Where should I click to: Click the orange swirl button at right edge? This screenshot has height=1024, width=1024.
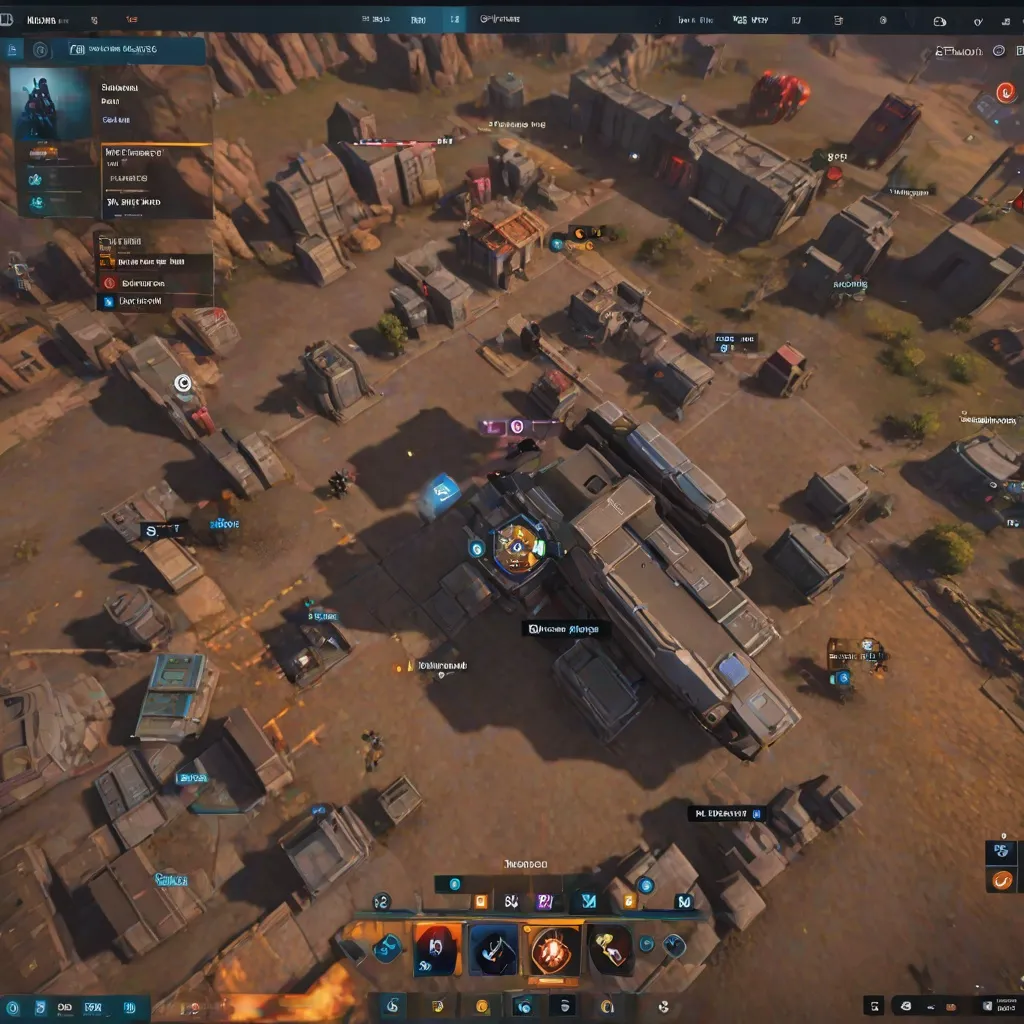[x=1001, y=880]
